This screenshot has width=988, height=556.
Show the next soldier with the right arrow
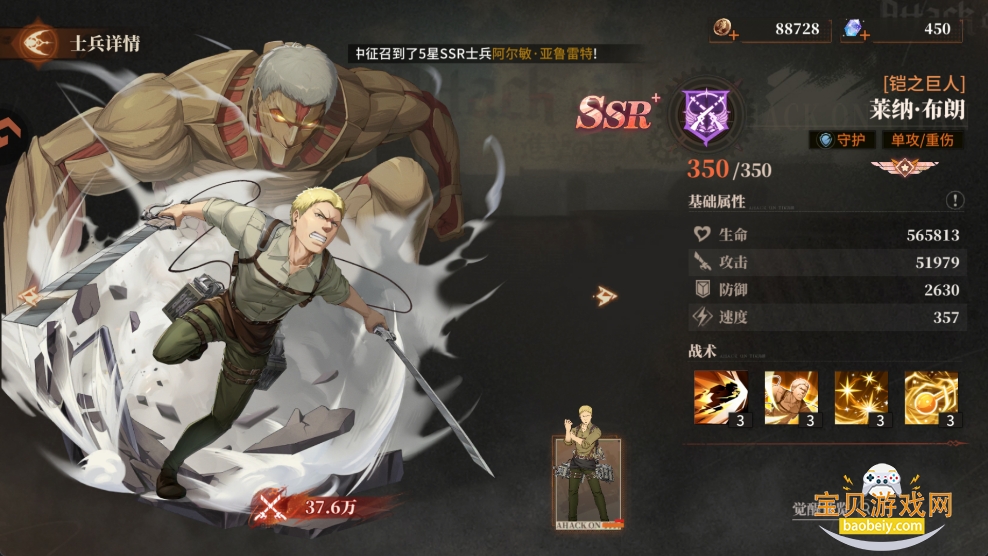pyautogui.click(x=604, y=295)
